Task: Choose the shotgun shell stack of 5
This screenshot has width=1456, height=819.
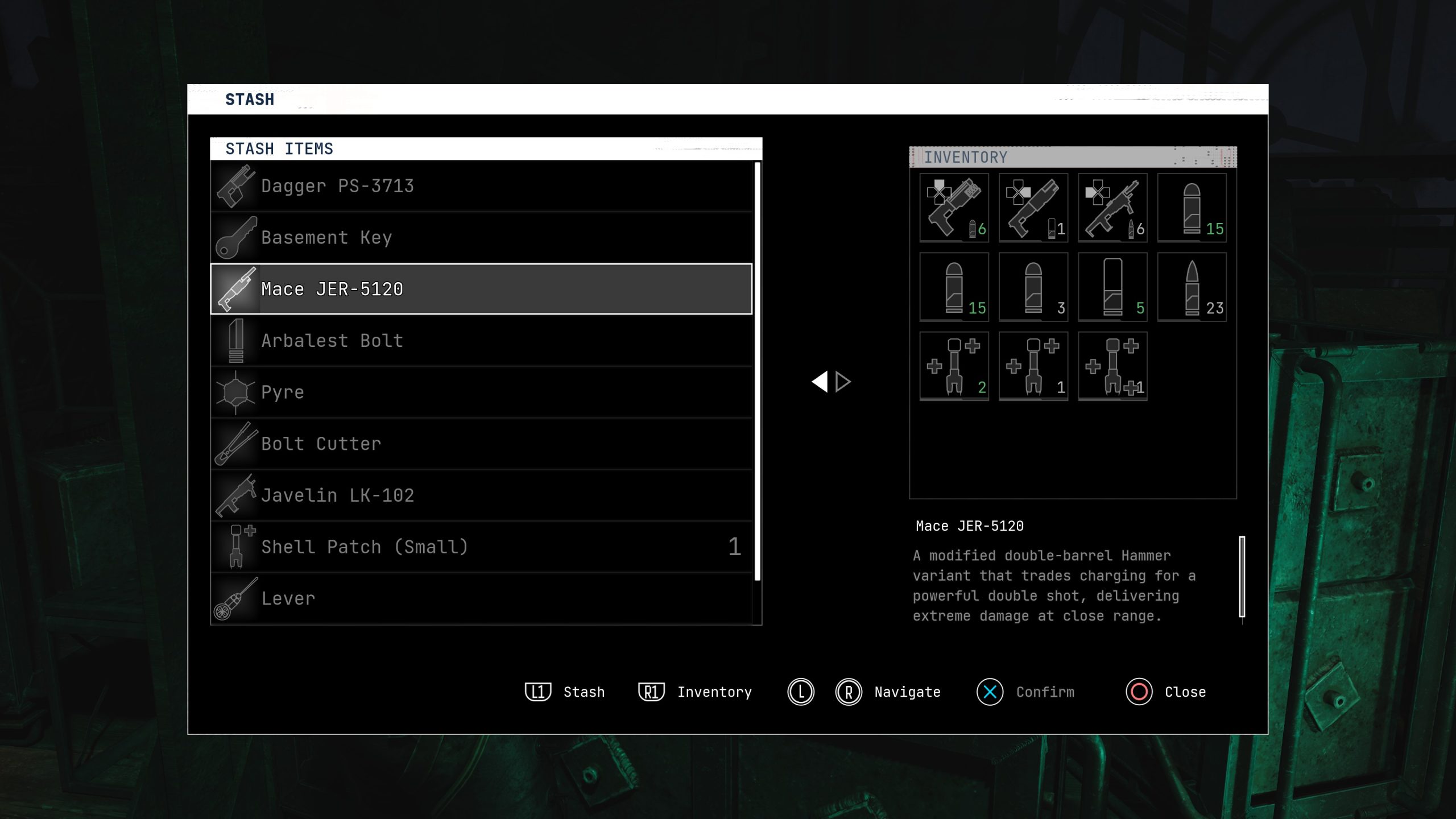Action: [1112, 287]
